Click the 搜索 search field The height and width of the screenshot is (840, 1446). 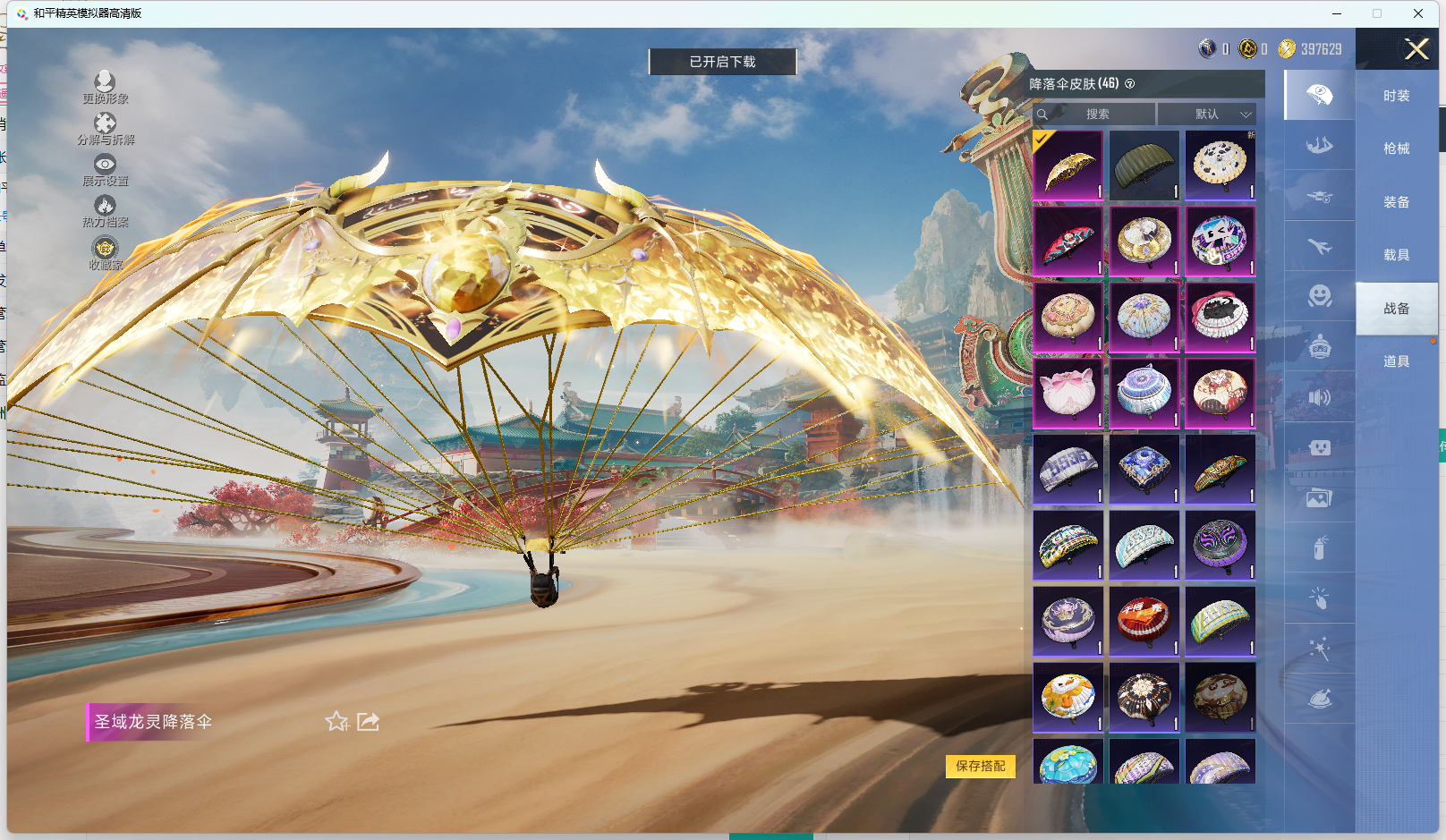(1096, 115)
